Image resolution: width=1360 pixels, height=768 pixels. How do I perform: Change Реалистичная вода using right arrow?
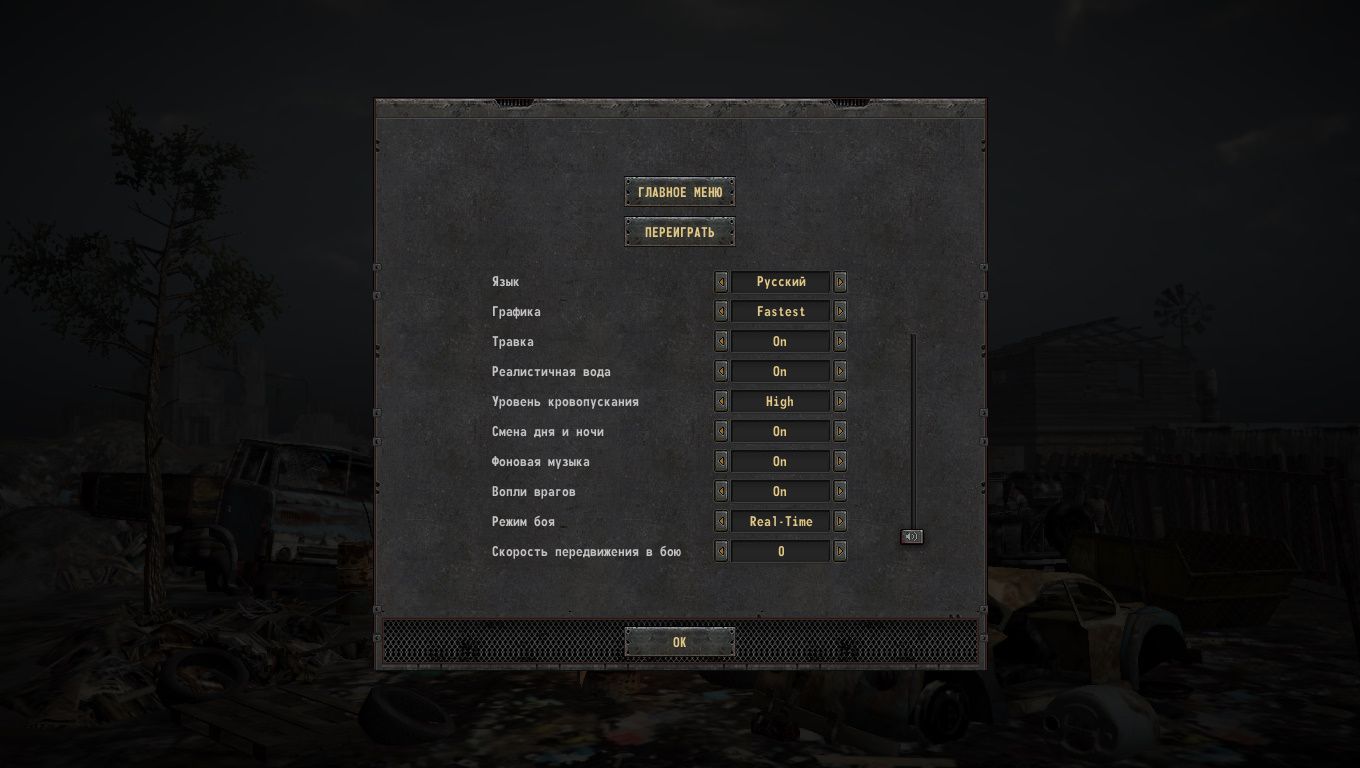pos(840,372)
